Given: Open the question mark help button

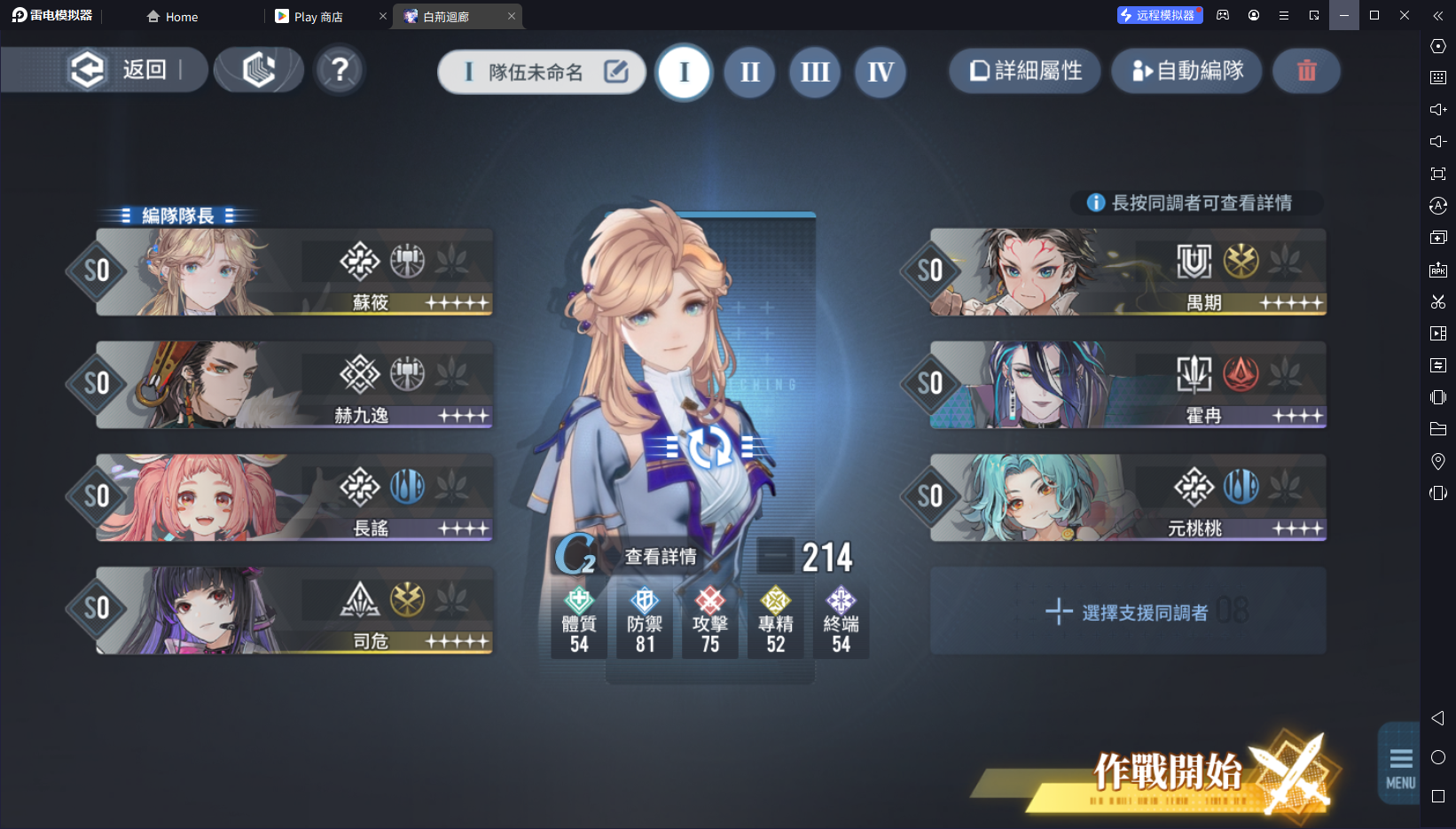Looking at the screenshot, I should (x=340, y=70).
